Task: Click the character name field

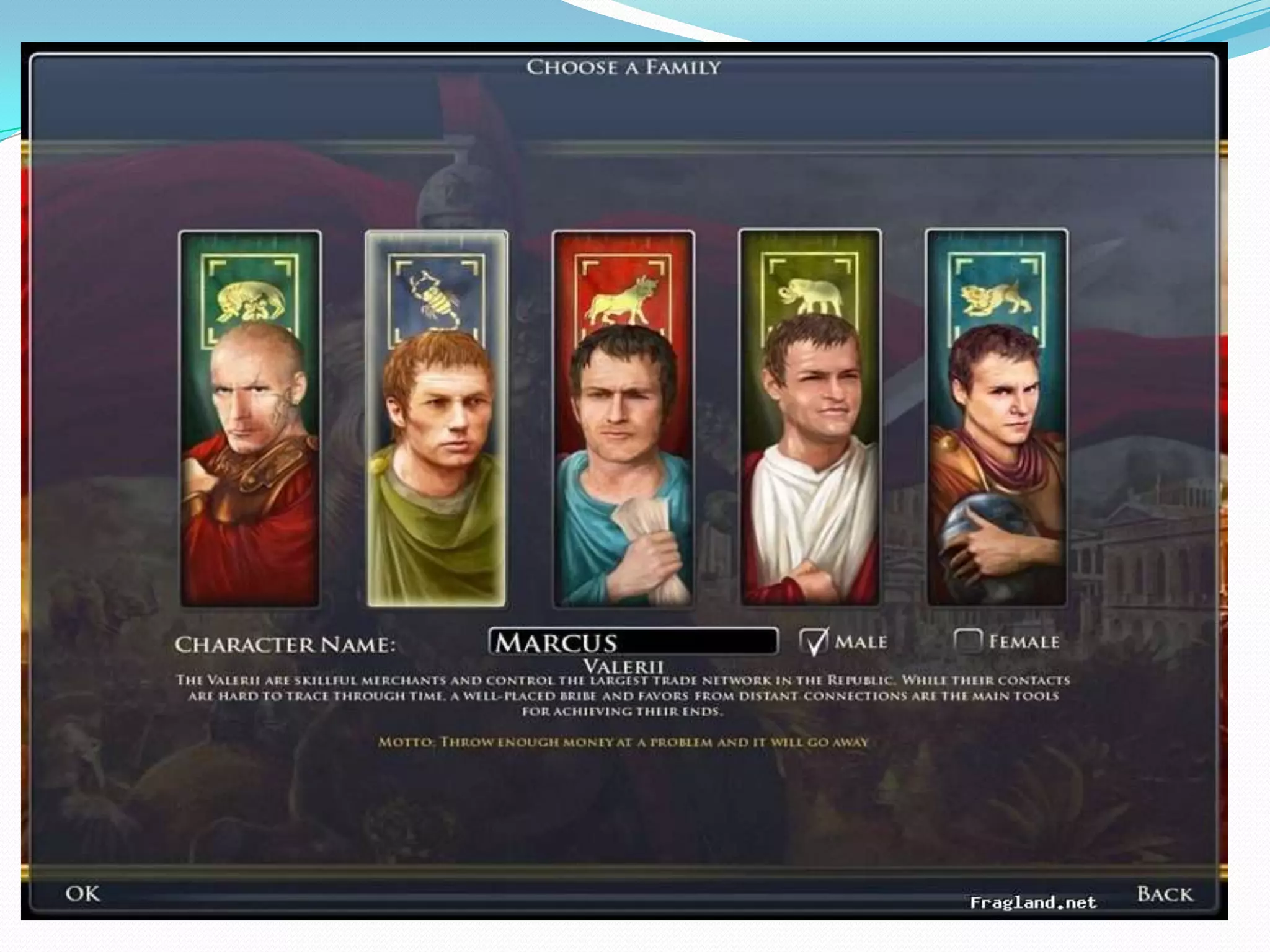Action: point(633,642)
